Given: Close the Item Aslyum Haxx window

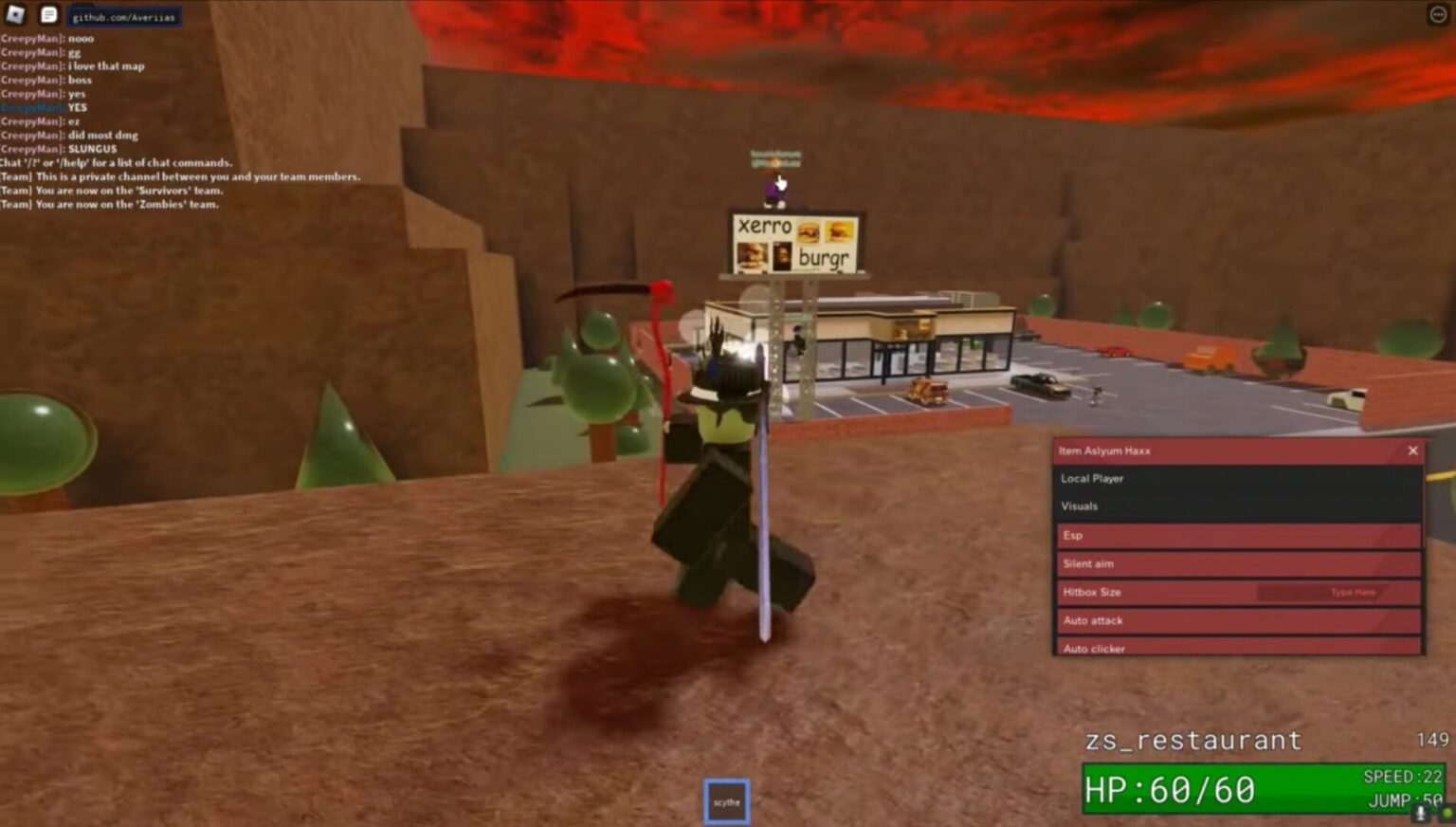Looking at the screenshot, I should tap(1412, 450).
